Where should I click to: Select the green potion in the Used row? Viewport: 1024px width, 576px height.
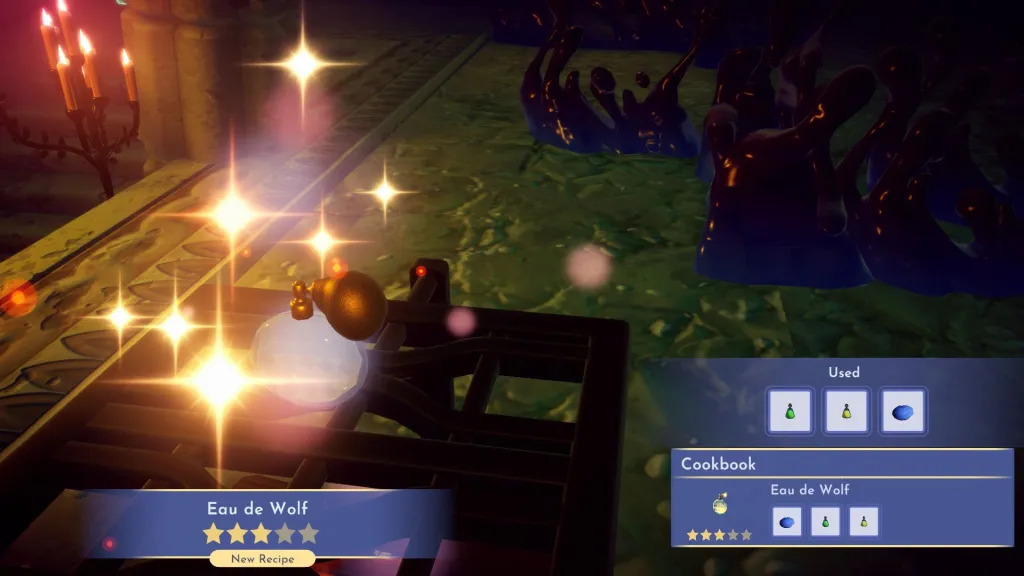pos(790,411)
